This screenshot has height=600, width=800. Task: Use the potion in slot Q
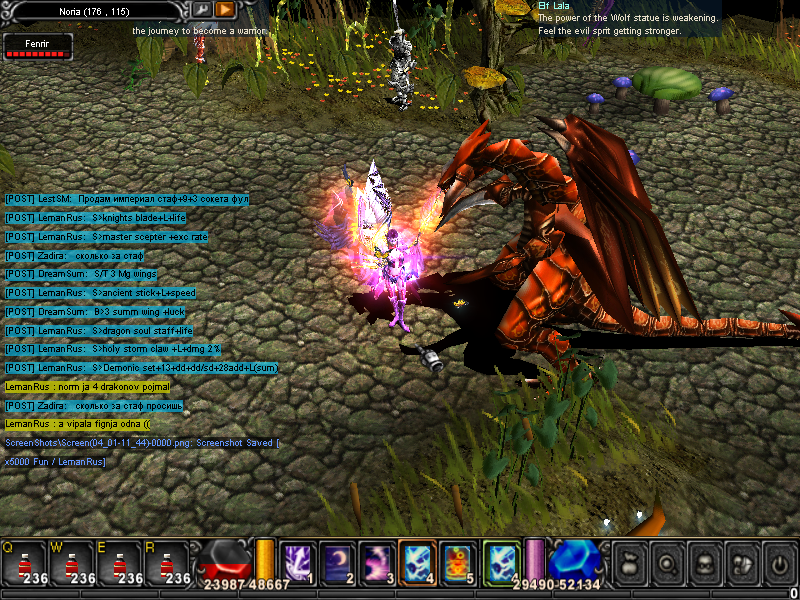coord(24,564)
